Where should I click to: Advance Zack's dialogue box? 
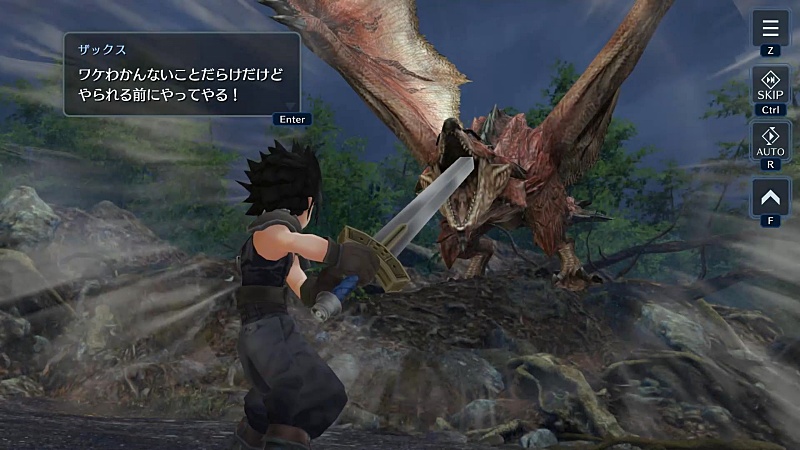(182, 74)
